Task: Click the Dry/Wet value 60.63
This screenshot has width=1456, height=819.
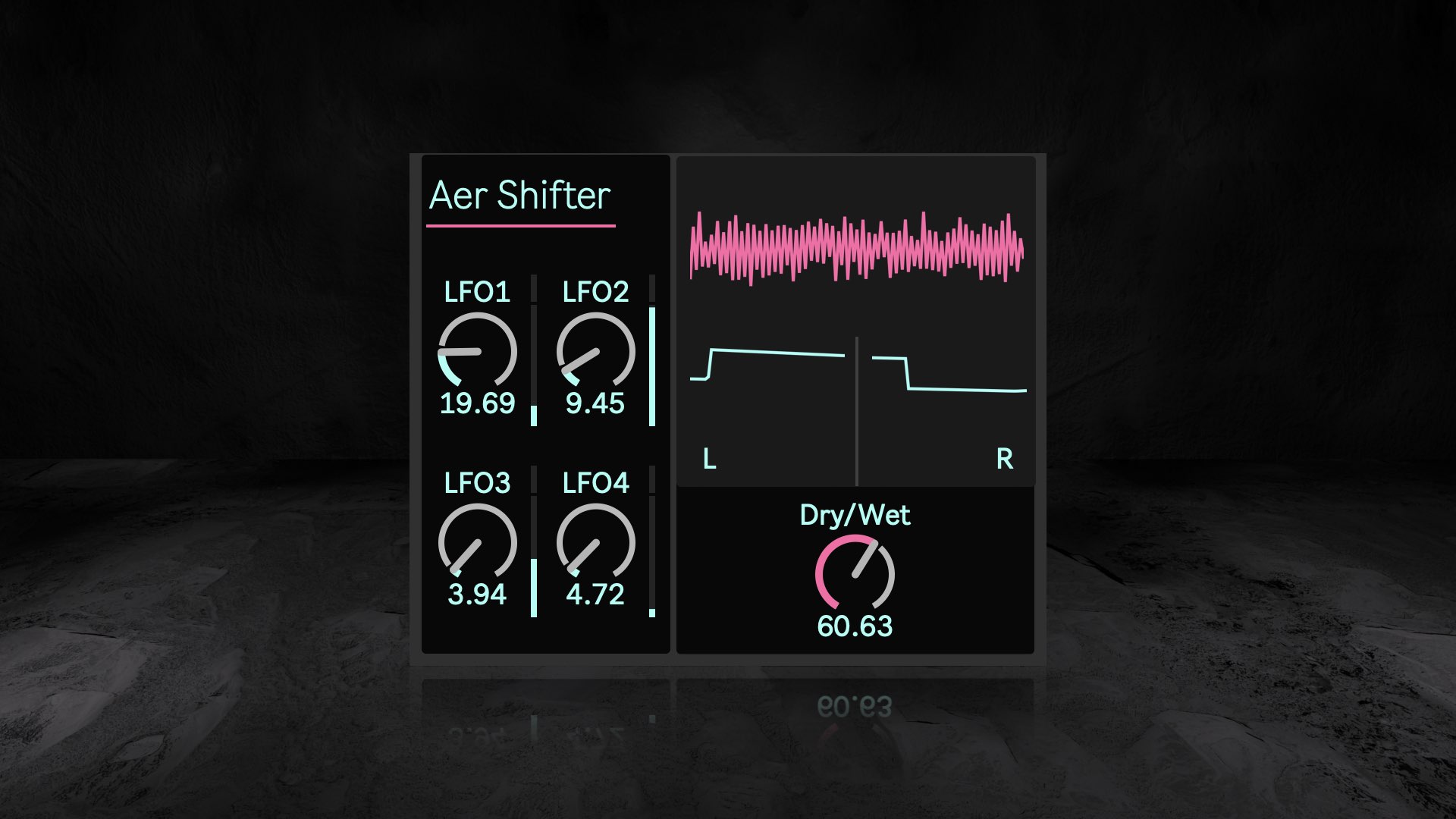Action: [855, 626]
